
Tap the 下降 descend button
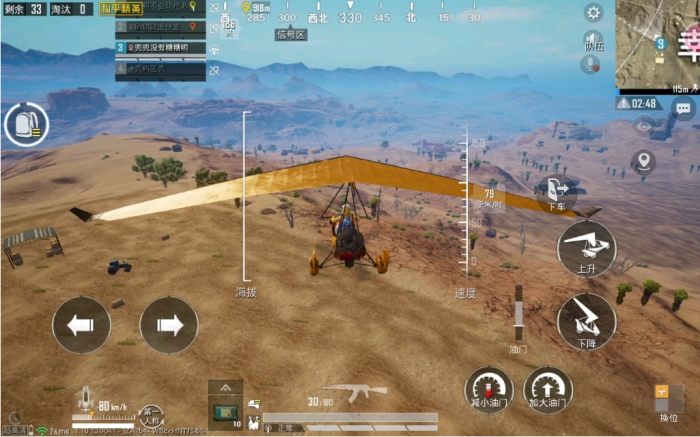click(x=586, y=319)
